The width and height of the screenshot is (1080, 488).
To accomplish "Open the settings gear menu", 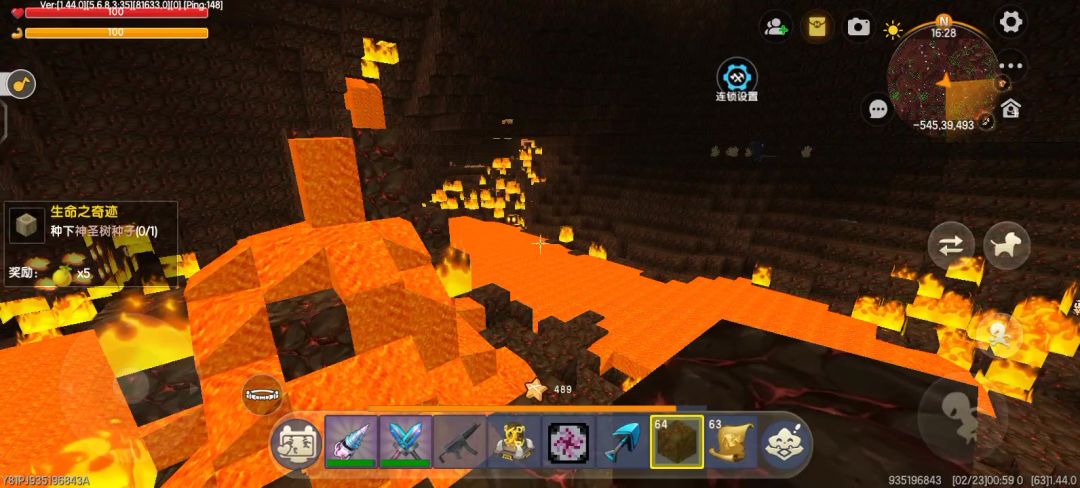I will [x=1011, y=22].
